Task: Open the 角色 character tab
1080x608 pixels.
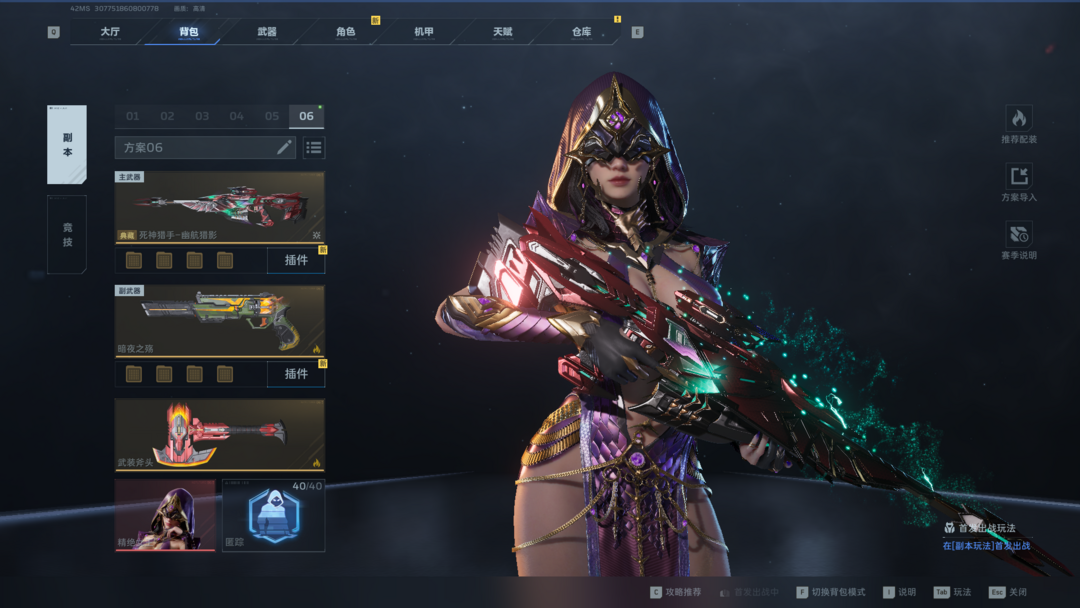Action: coord(345,32)
